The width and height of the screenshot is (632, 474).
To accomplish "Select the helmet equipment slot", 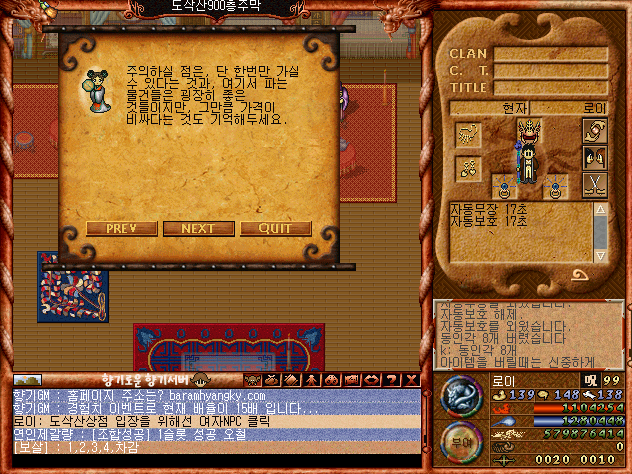I will [x=528, y=131].
